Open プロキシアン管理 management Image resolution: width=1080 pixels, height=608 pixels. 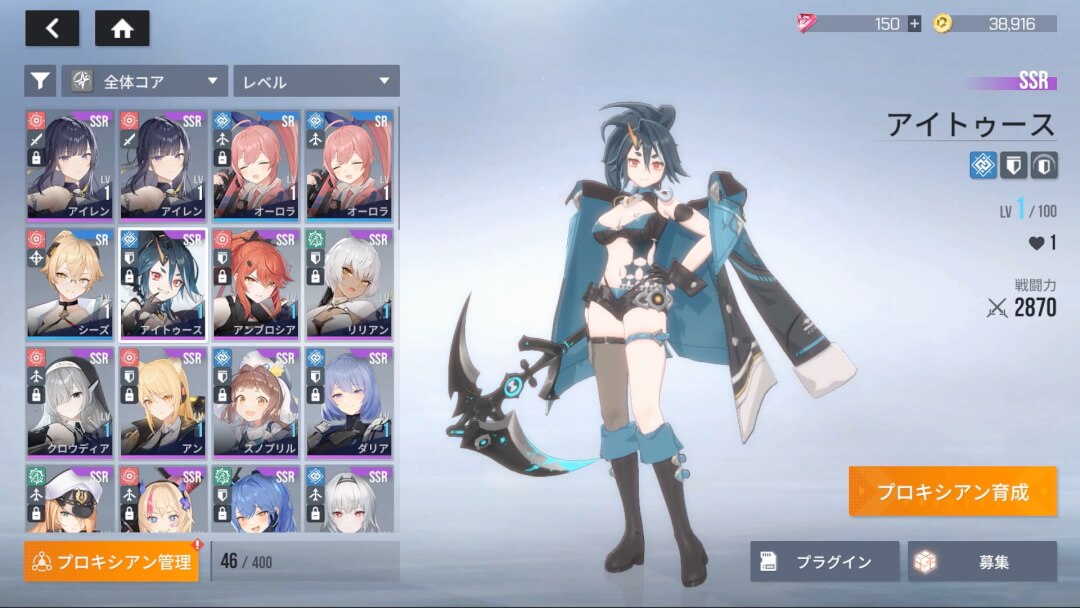pos(112,562)
